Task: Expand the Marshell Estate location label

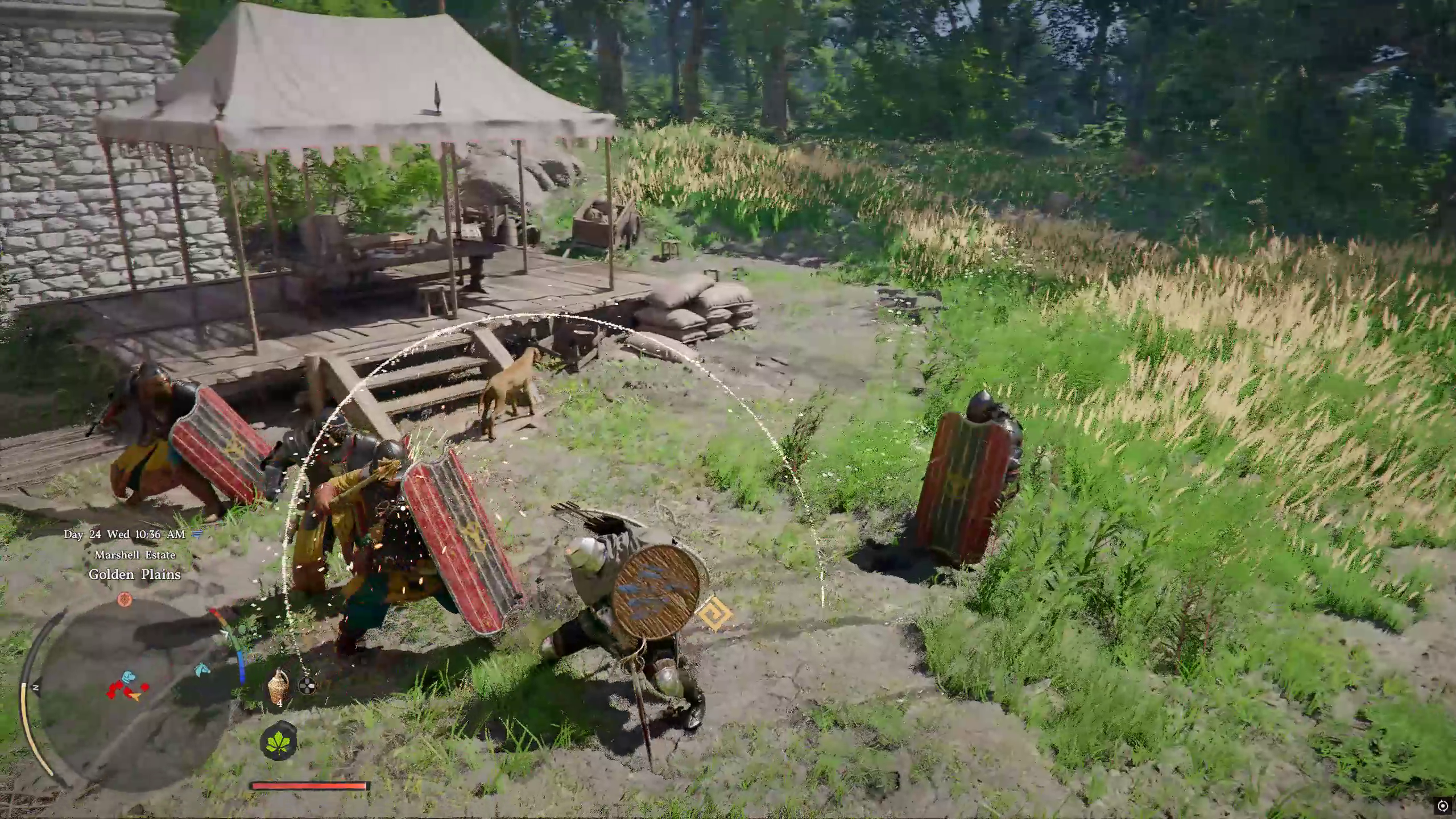Action: pos(135,555)
